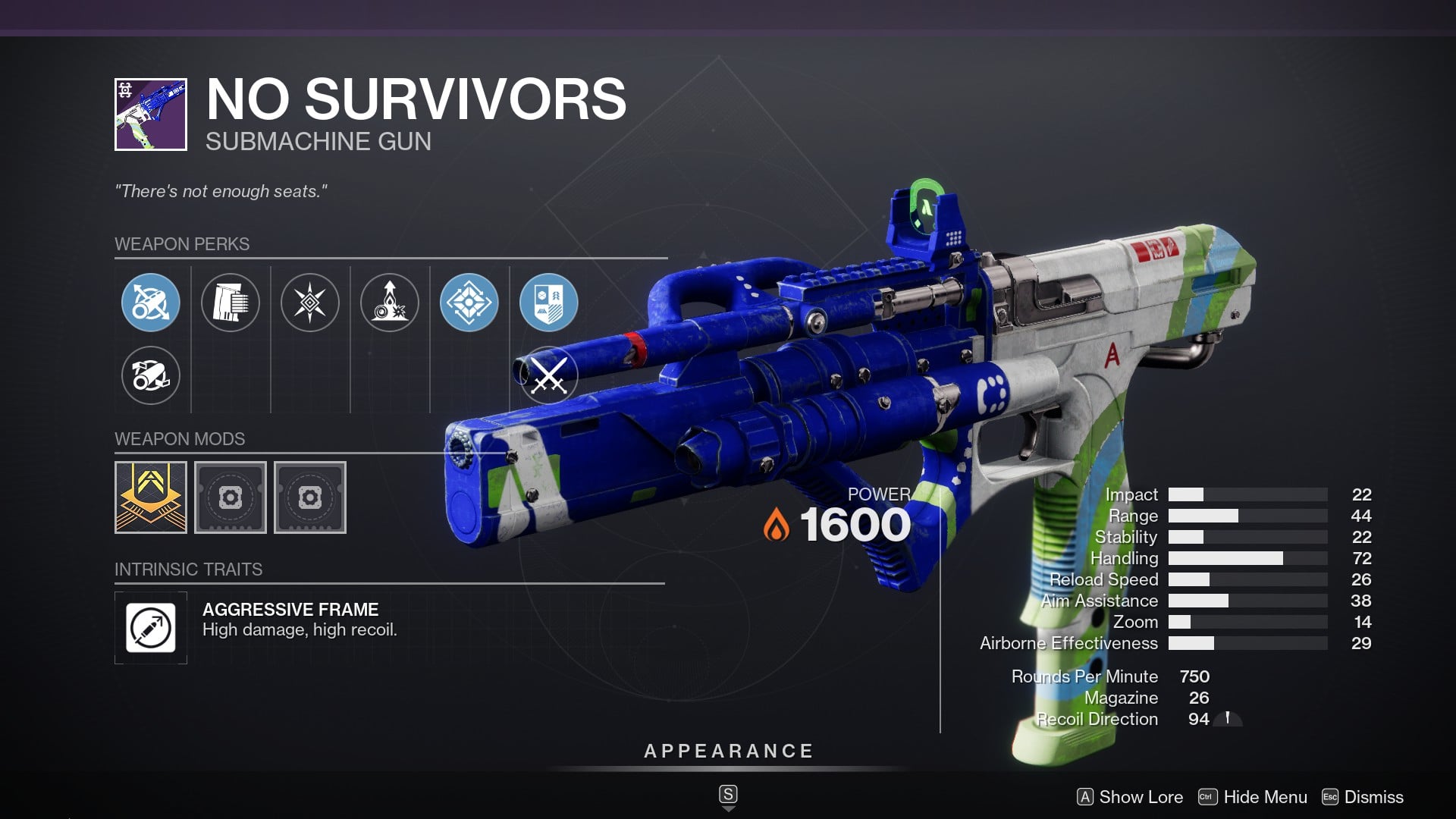Open the Appearance section

pyautogui.click(x=728, y=752)
